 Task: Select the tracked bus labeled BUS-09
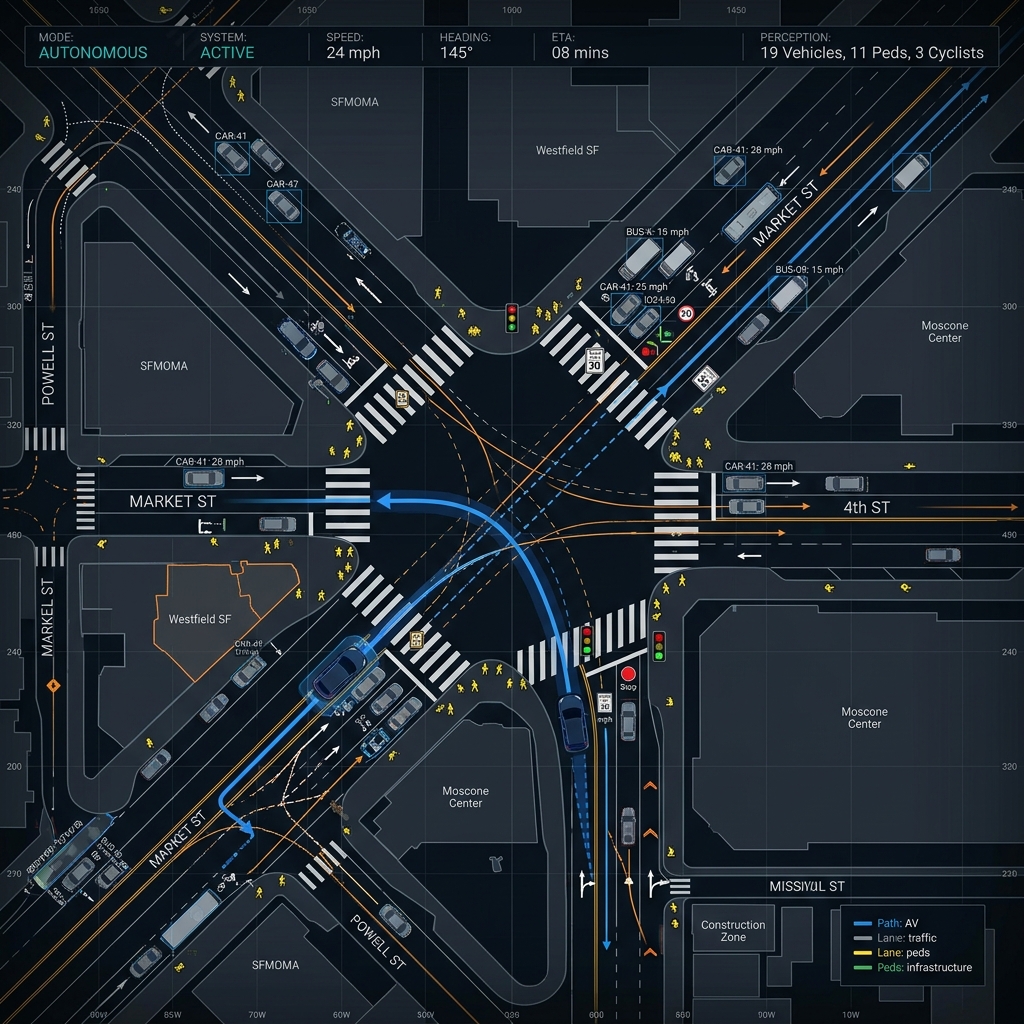tap(788, 293)
